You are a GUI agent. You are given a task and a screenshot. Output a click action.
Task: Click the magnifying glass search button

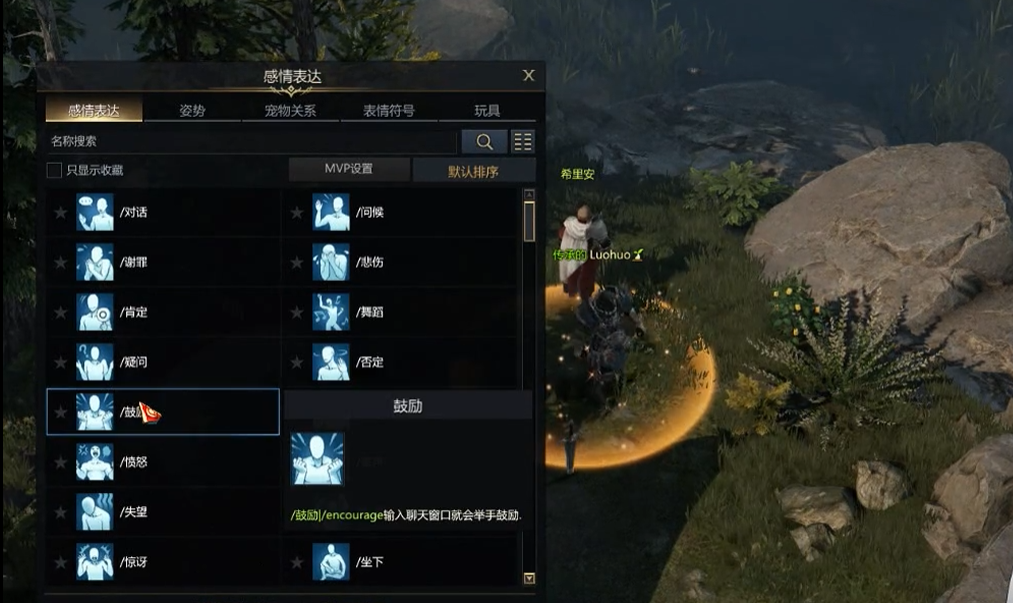484,142
